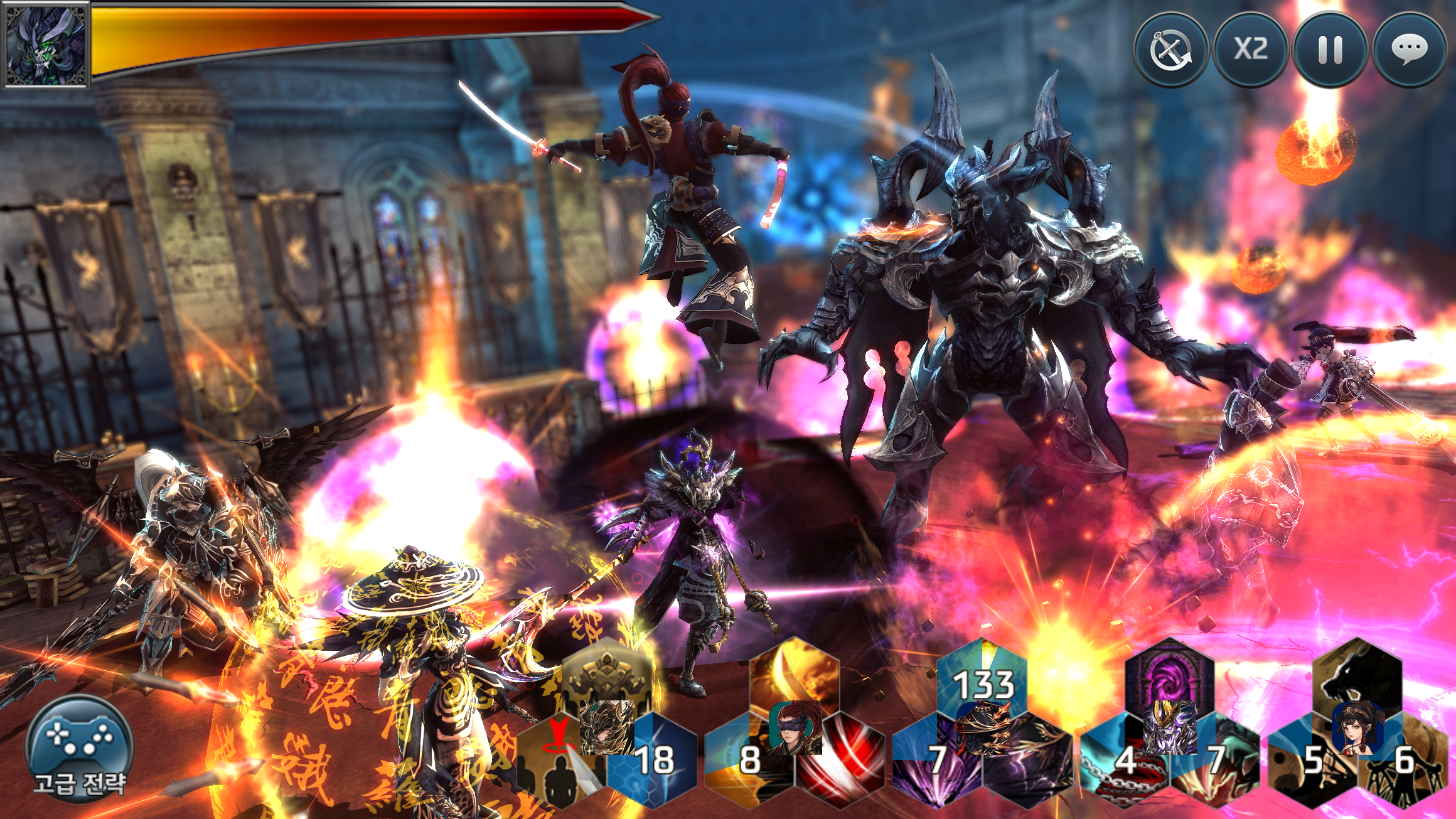Activate the golden blade slash skill
Image resolution: width=1456 pixels, height=819 pixels.
click(x=795, y=675)
